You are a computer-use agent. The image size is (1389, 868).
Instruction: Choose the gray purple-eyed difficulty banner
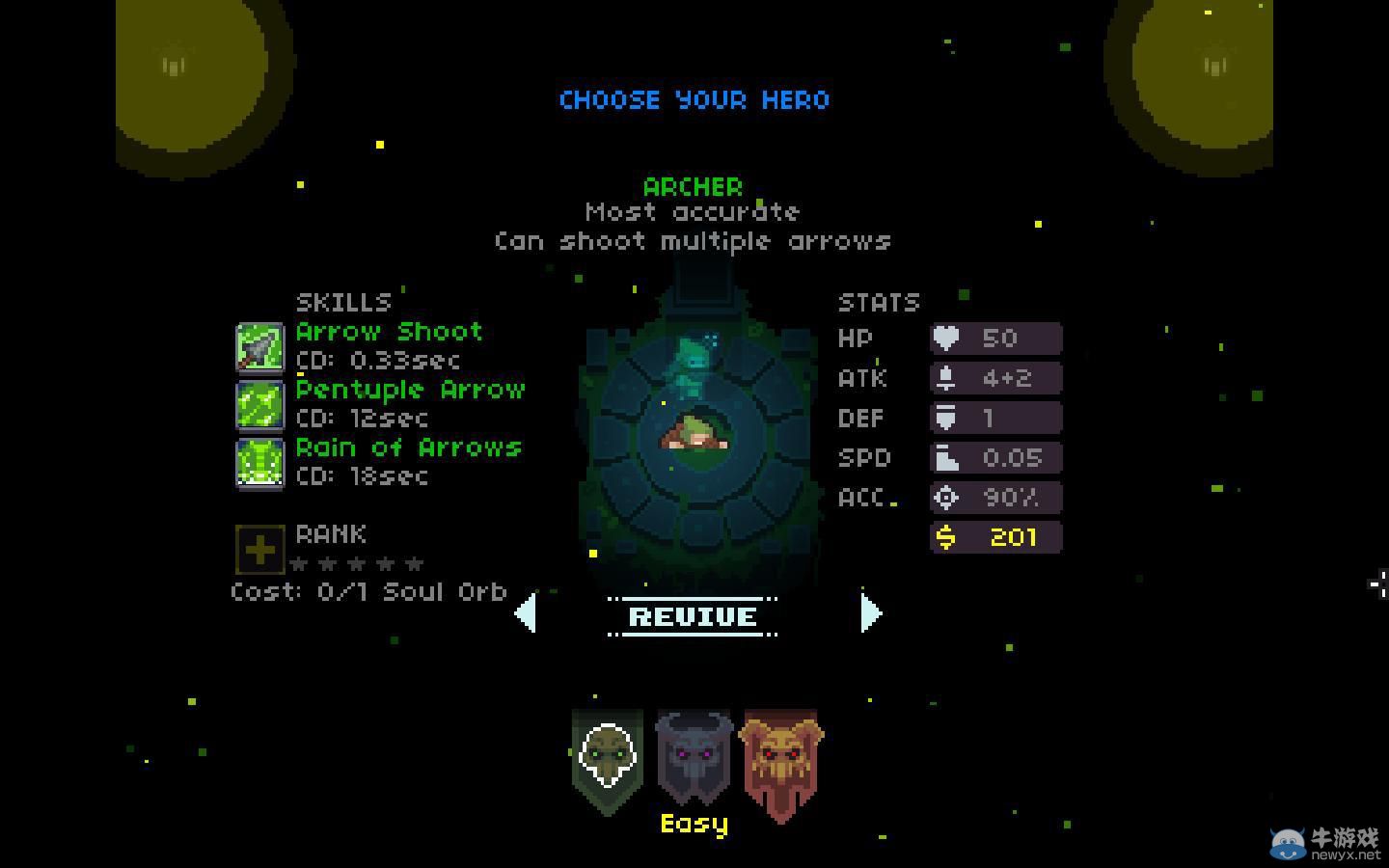click(694, 758)
